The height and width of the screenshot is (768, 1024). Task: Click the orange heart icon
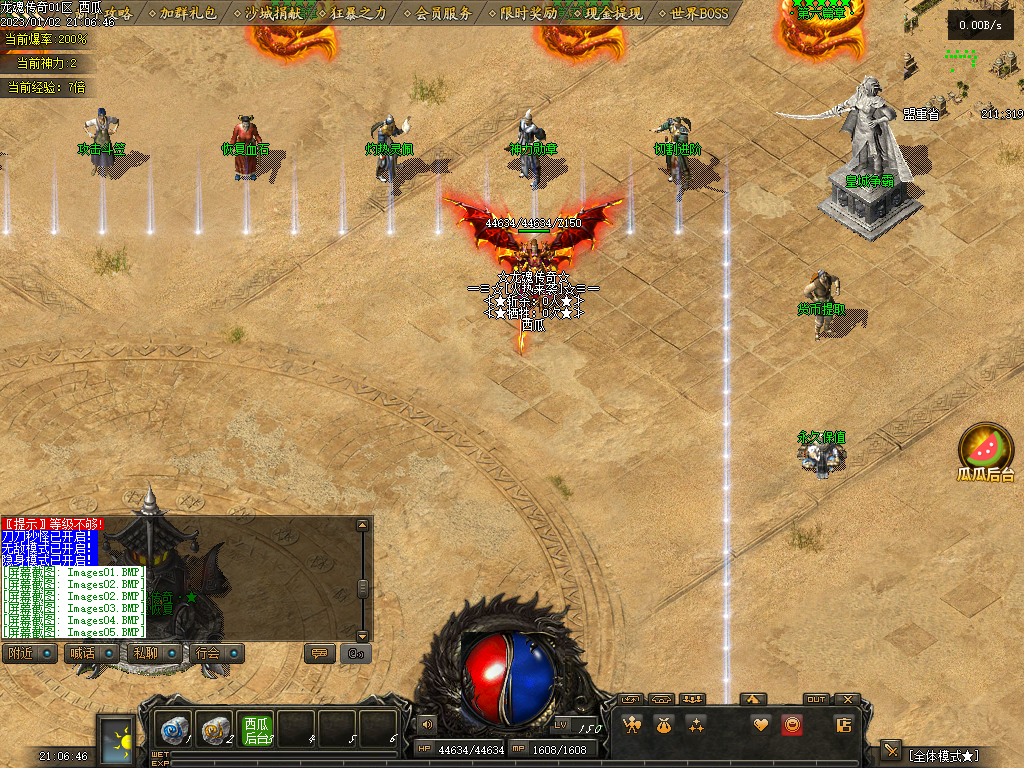[761, 725]
